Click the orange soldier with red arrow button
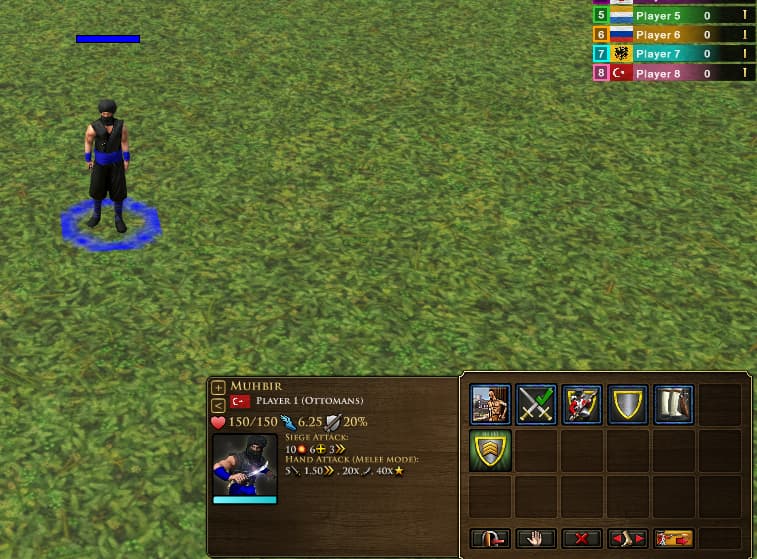This screenshot has width=757, height=559. [x=674, y=538]
